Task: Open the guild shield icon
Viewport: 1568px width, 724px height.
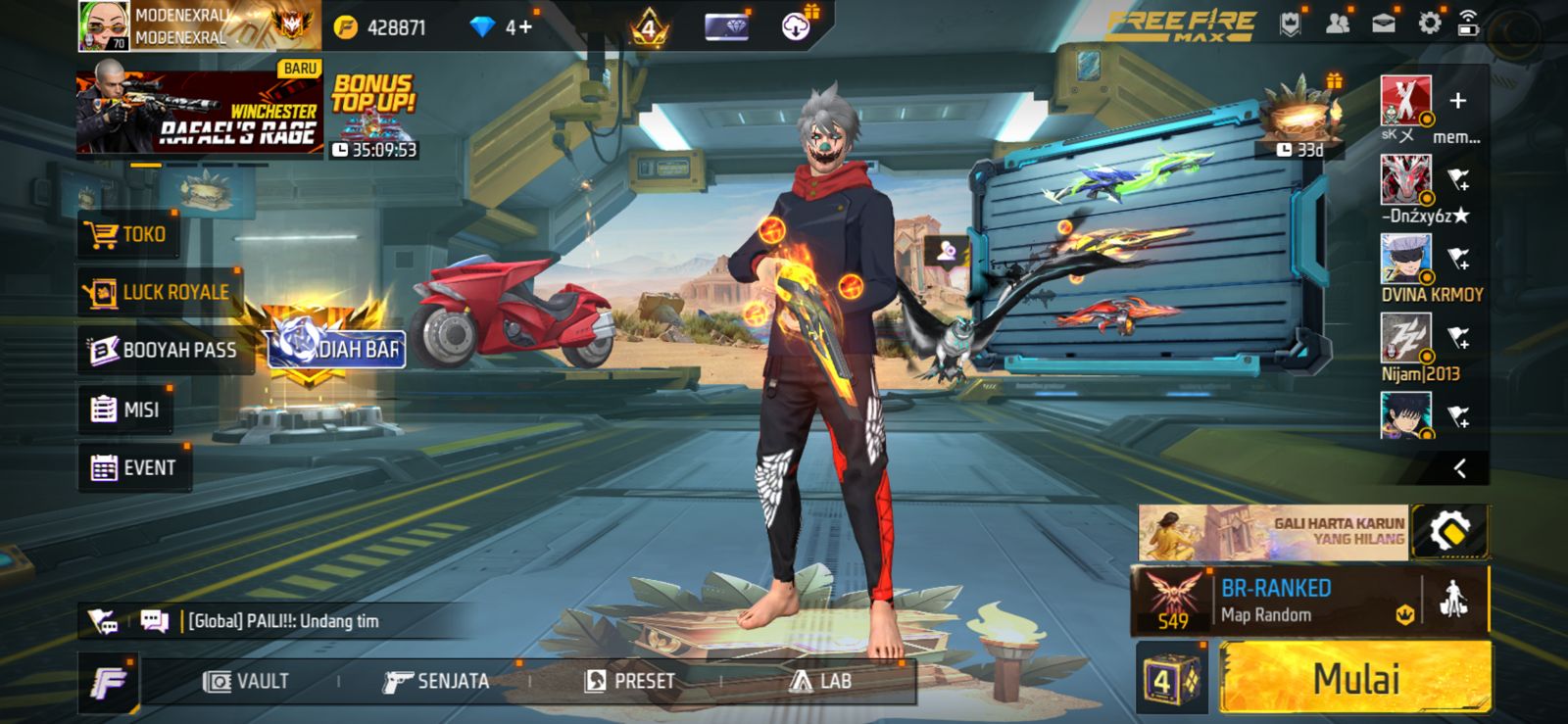Action: coord(1290,24)
